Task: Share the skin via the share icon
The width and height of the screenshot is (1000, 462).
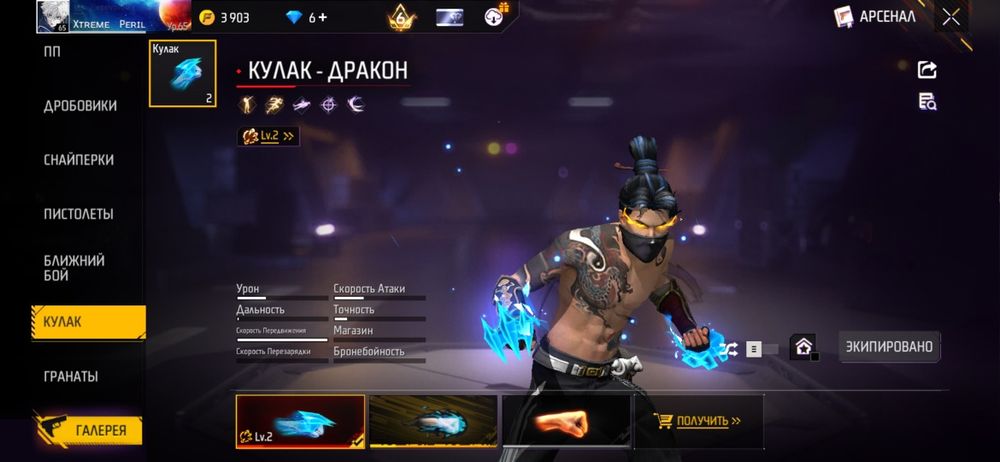Action: pyautogui.click(x=927, y=69)
